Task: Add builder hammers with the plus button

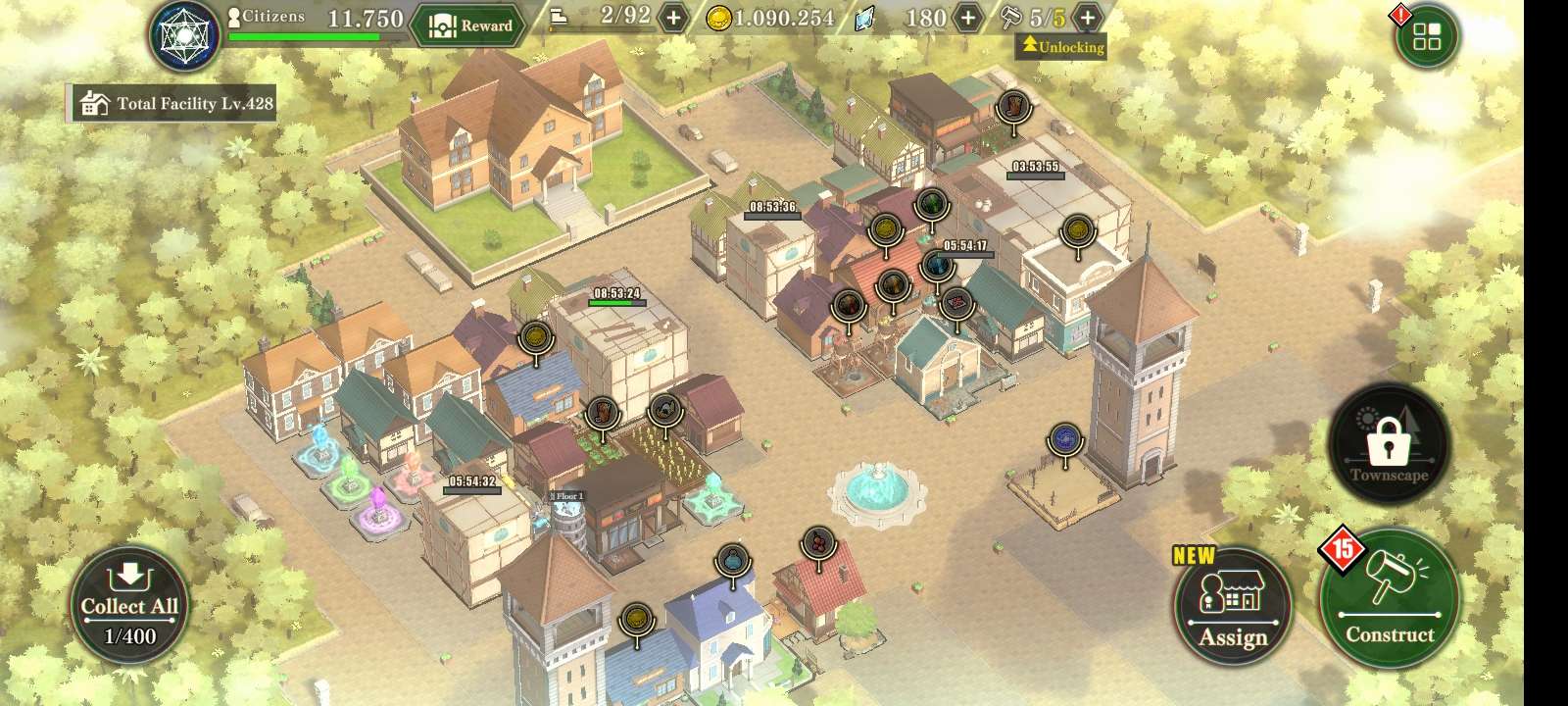Action: tap(1087, 18)
